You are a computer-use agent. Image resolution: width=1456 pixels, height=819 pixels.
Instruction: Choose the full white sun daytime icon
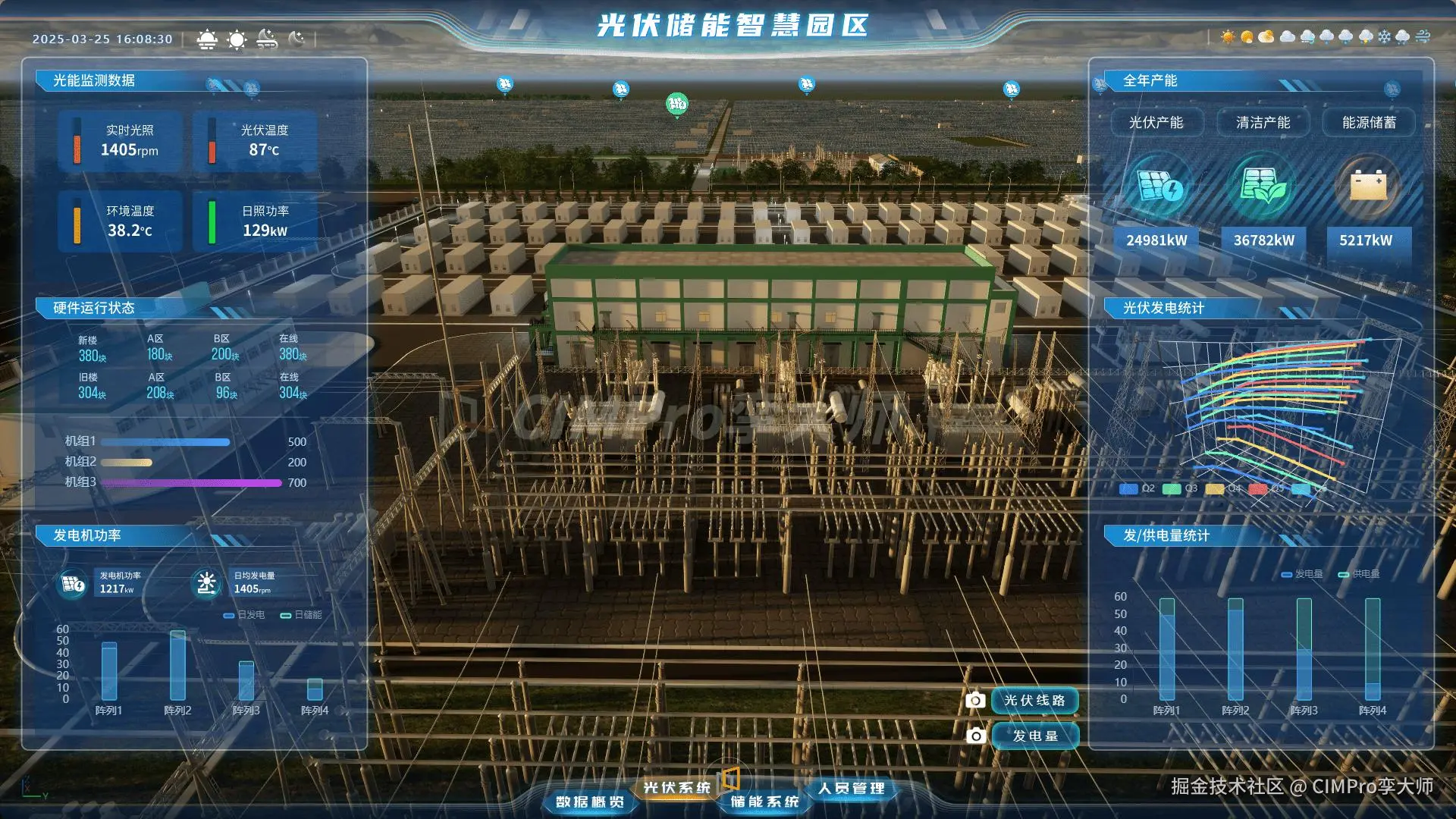pos(237,39)
